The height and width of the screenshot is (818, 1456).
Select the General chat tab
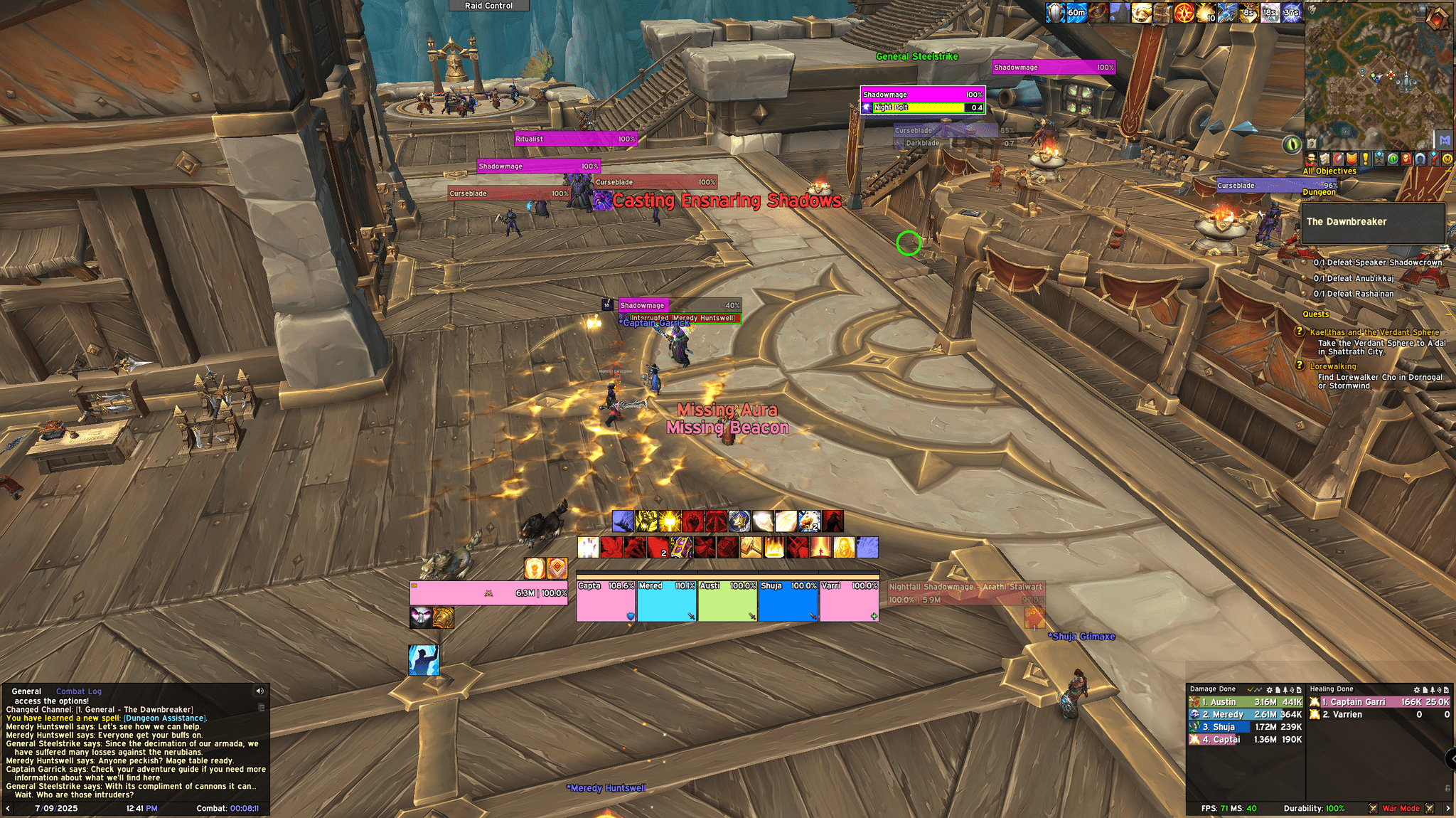click(27, 691)
